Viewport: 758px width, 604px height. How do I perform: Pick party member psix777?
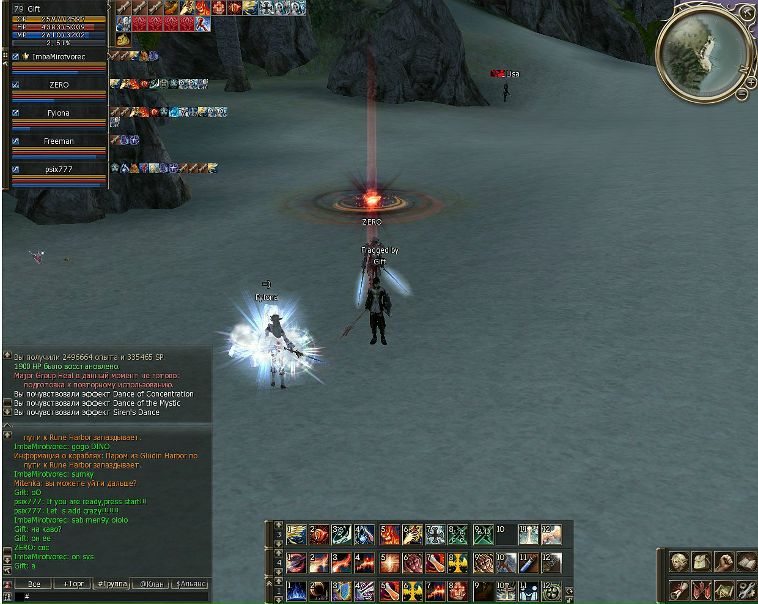58,169
